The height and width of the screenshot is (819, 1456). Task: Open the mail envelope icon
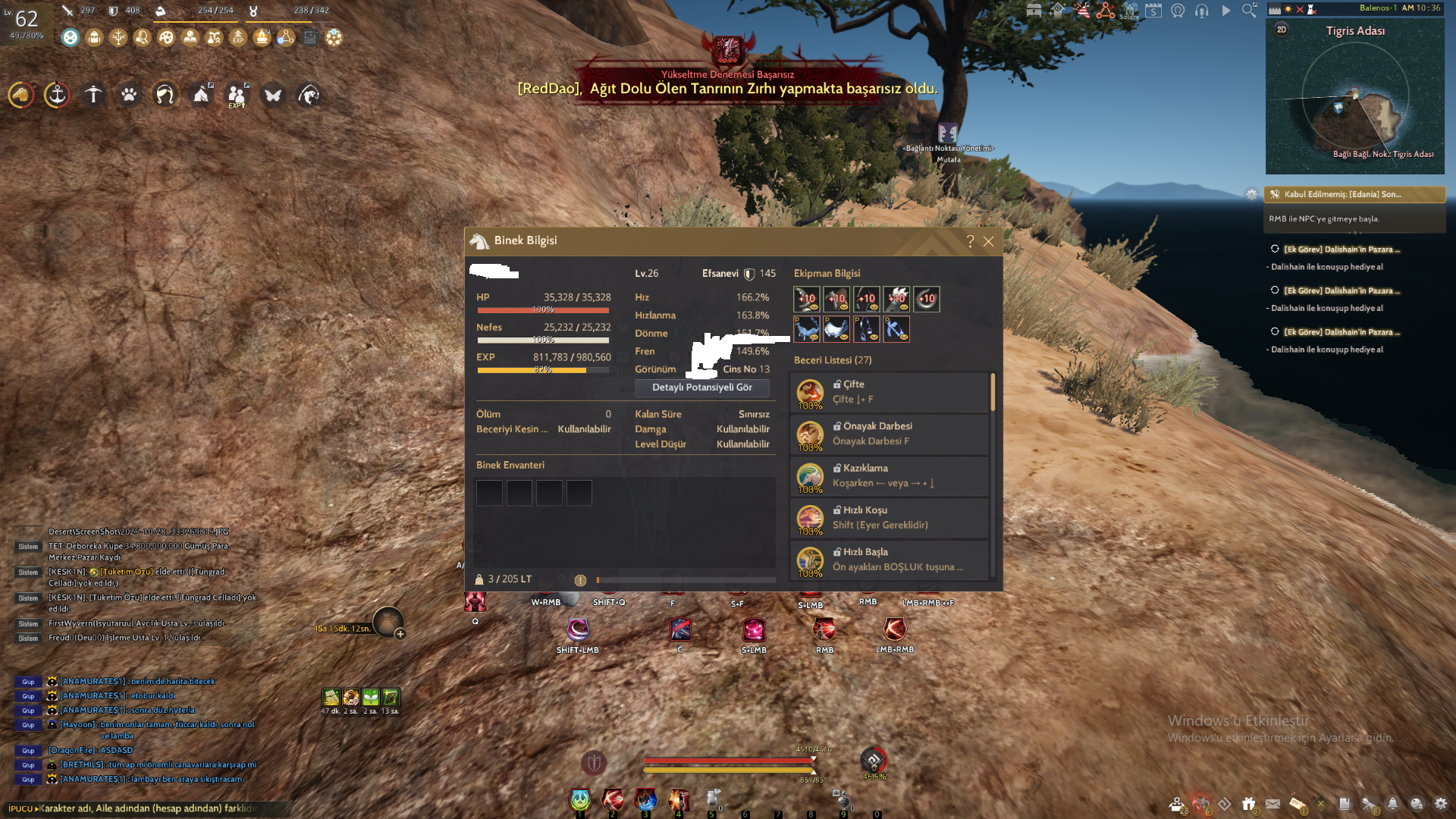(x=1272, y=804)
